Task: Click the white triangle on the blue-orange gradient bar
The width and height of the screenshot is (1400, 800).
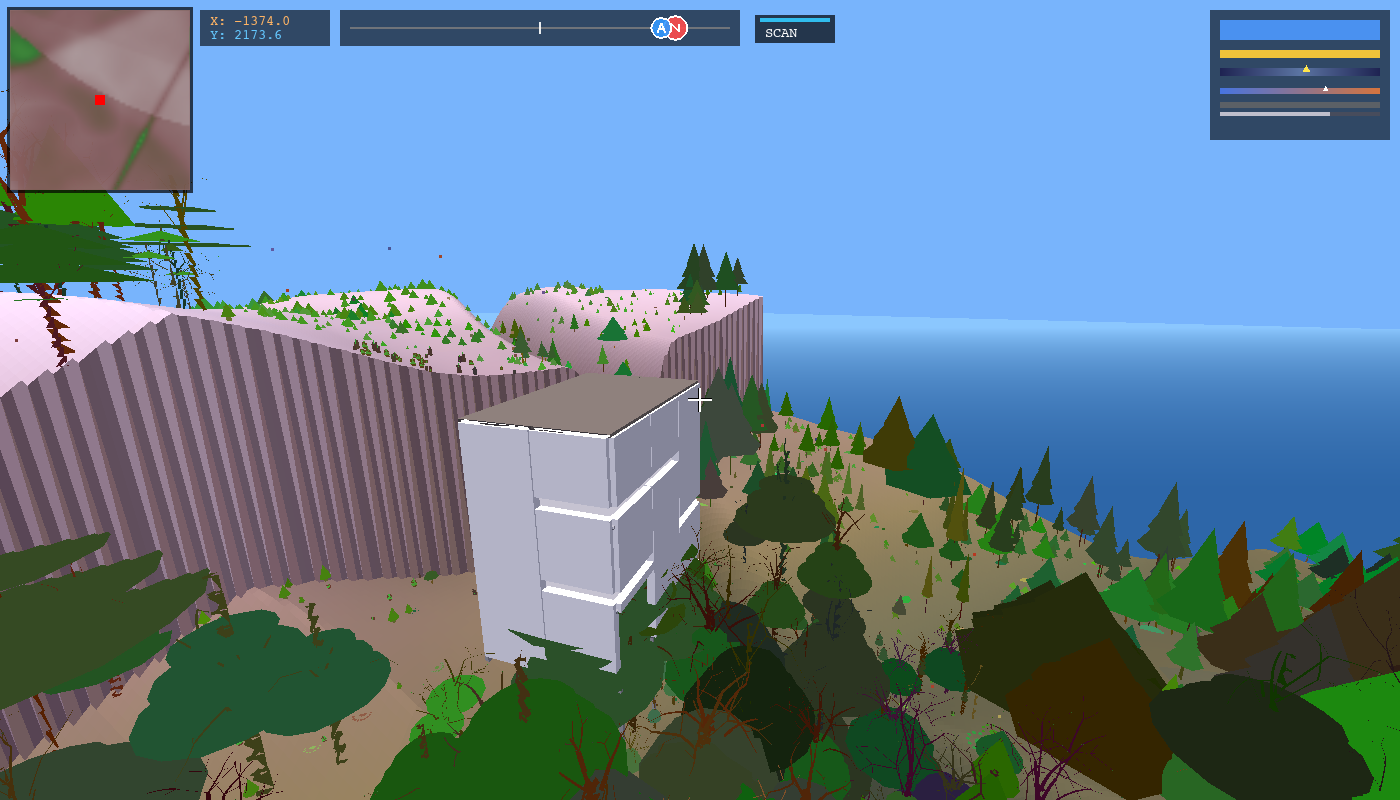Action: tap(1325, 88)
